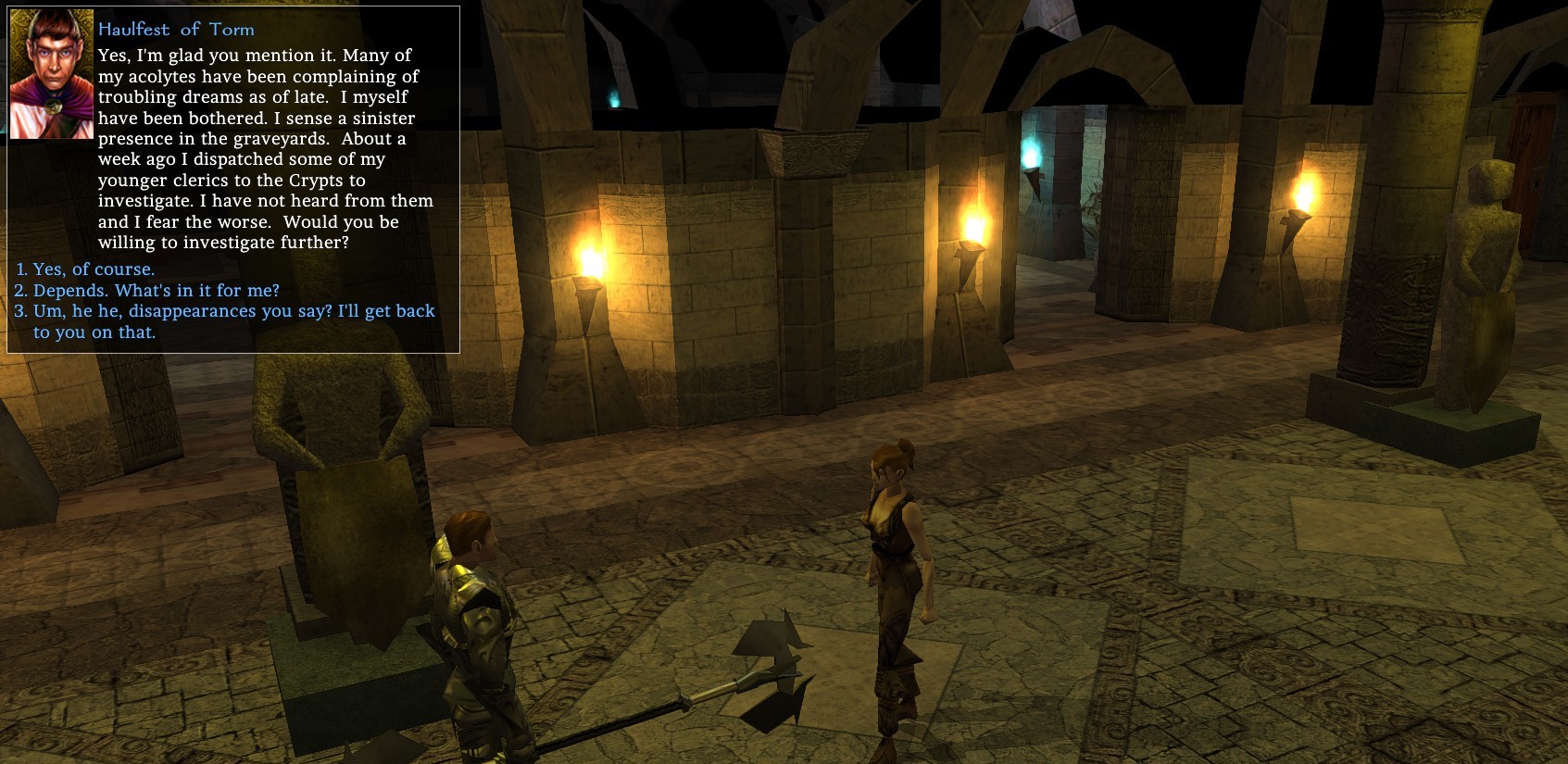
Task: Click Haulfest of Torm's portrait
Action: point(52,74)
